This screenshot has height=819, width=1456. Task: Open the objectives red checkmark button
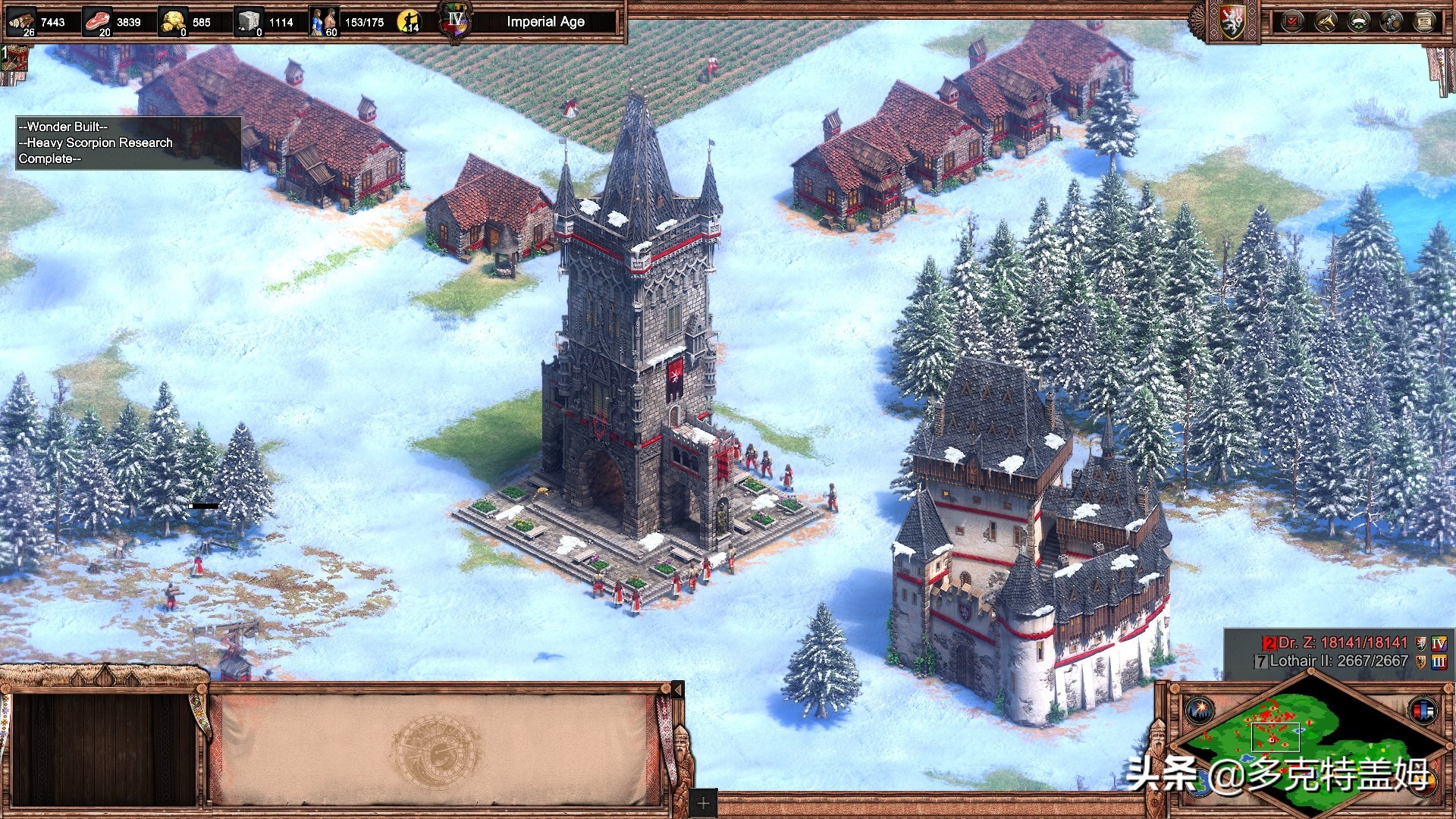click(x=1291, y=22)
